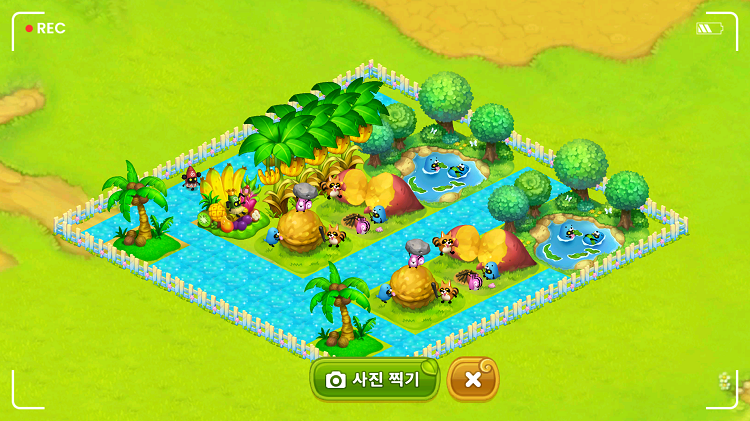Image resolution: width=750 pixels, height=421 pixels.
Task: Take a photo with the 사진 찍기 button
Action: coord(374,380)
